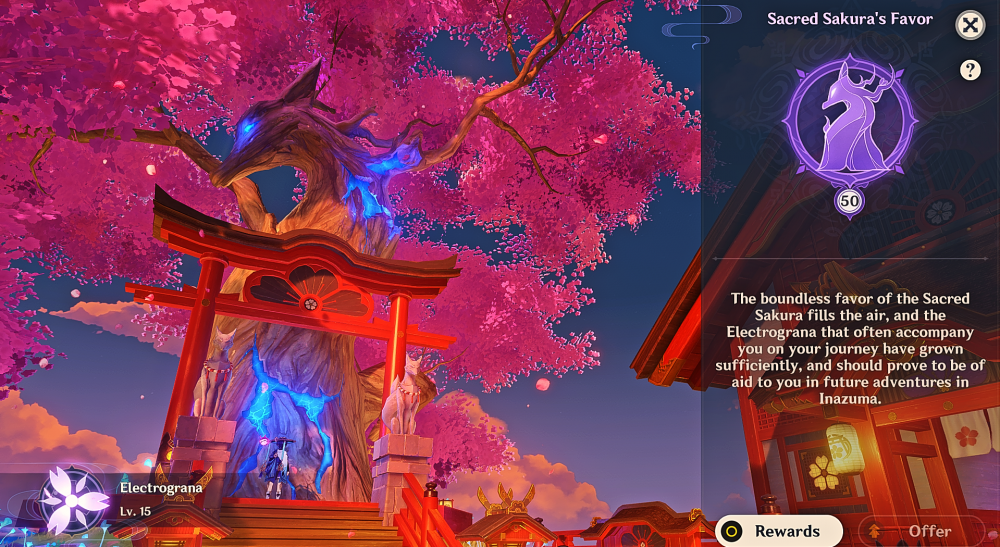Close the Sacred Sakura's Favor panel
The height and width of the screenshot is (547, 1000).
pyautogui.click(x=970, y=25)
